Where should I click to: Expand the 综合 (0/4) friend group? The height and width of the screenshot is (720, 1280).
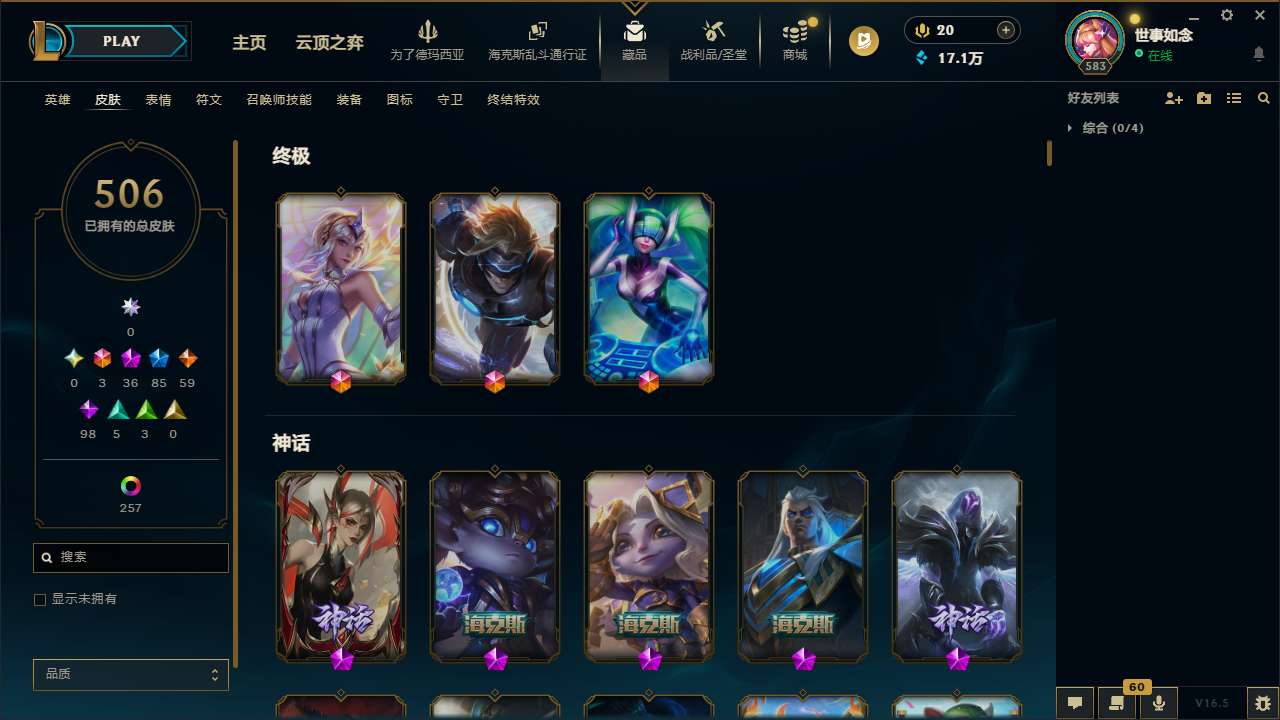coord(1071,128)
